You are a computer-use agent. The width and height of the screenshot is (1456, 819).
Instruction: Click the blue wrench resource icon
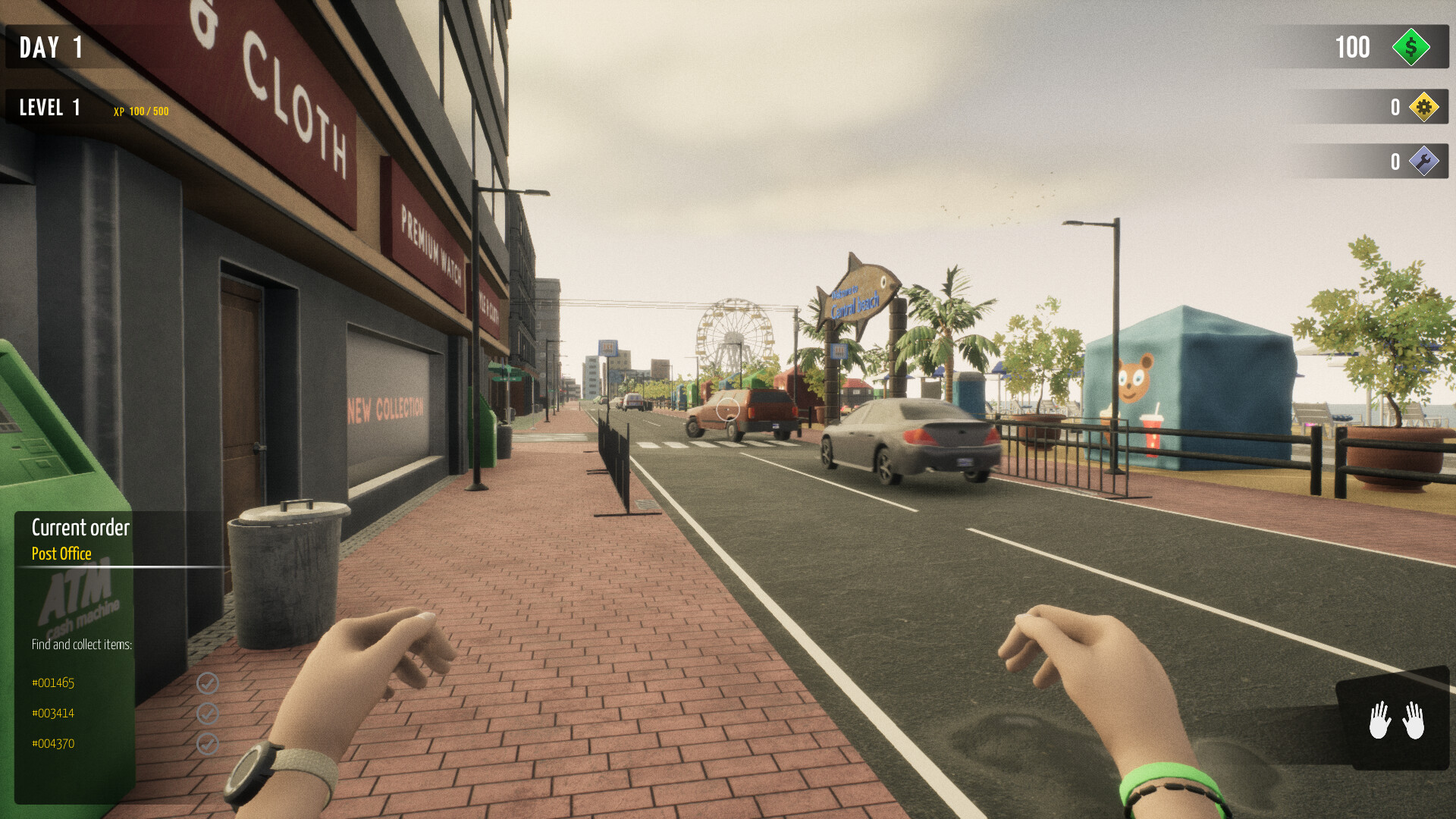coord(1424,161)
